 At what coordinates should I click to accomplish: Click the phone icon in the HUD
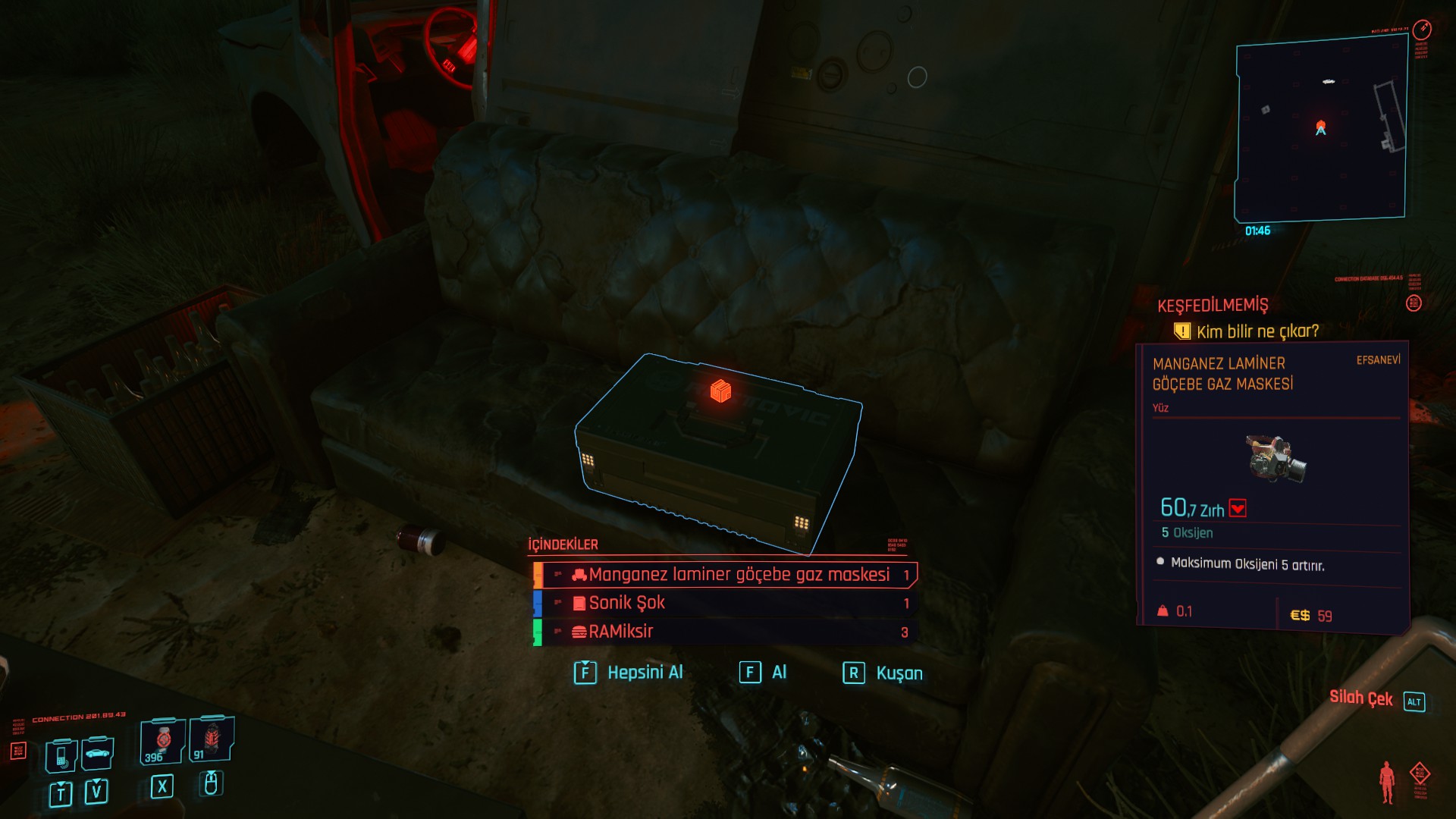tap(61, 755)
